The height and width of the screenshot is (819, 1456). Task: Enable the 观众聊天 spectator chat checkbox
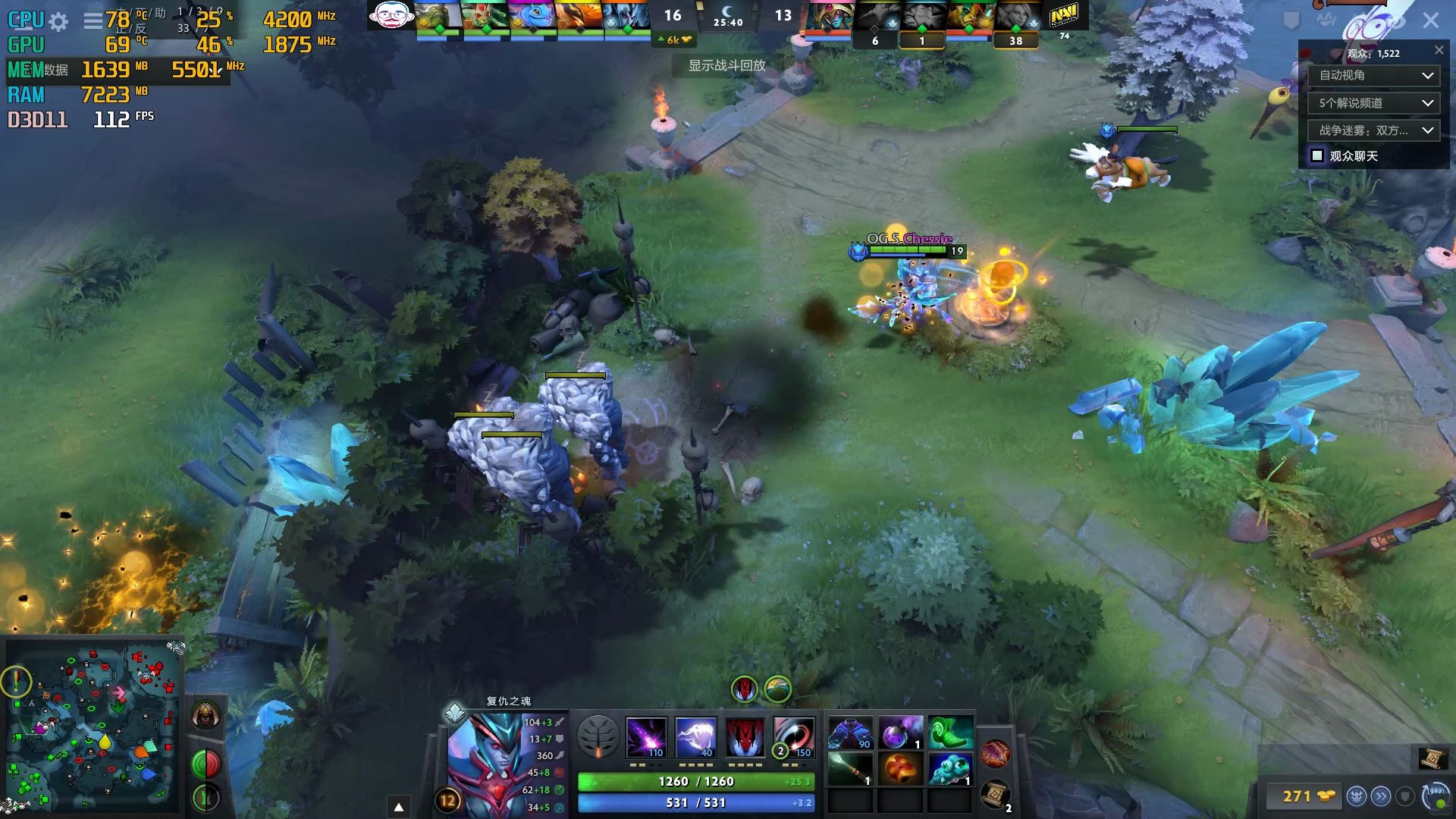click(x=1316, y=155)
